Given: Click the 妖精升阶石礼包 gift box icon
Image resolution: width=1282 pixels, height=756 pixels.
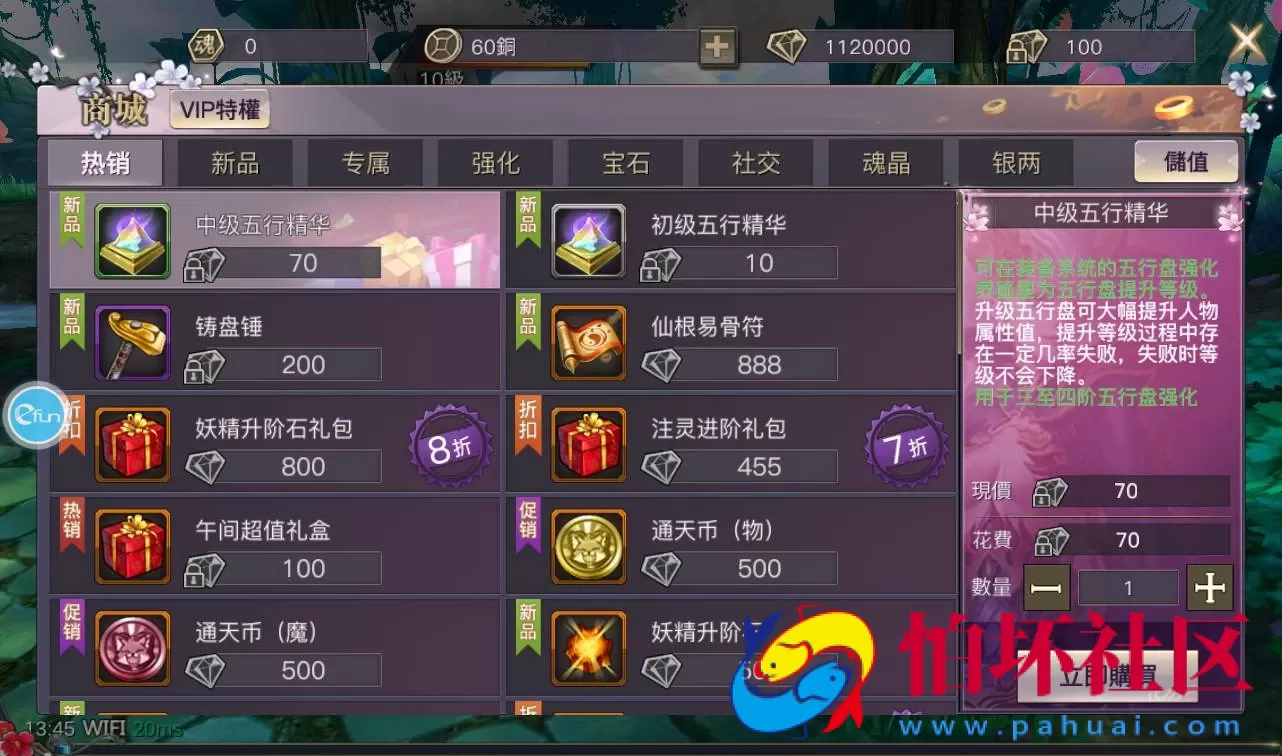Looking at the screenshot, I should (132, 442).
